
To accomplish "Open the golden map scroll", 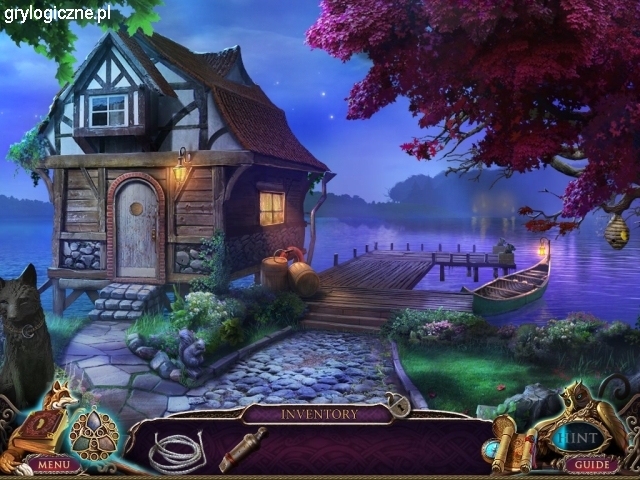I will (x=505, y=440).
